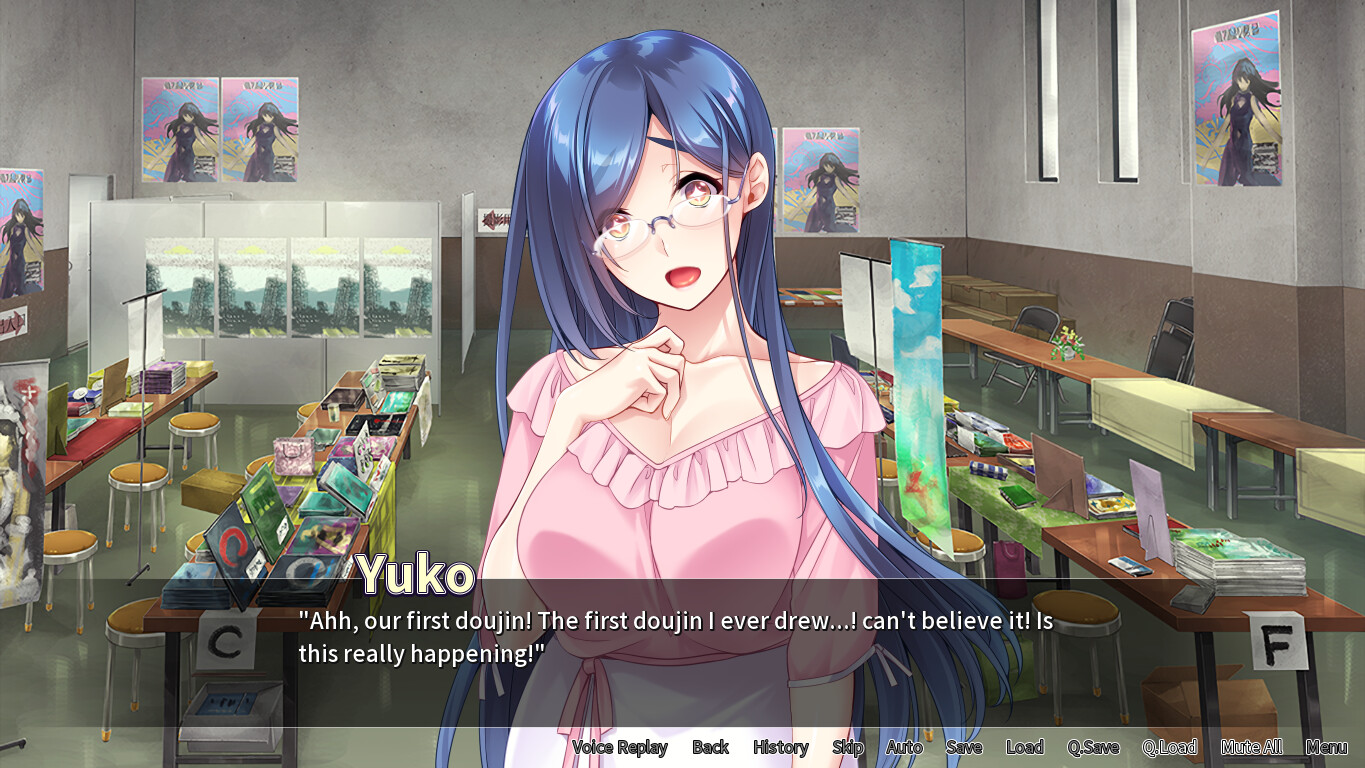1365x768 pixels.
Task: Turn on Auto read mode
Action: 903,747
